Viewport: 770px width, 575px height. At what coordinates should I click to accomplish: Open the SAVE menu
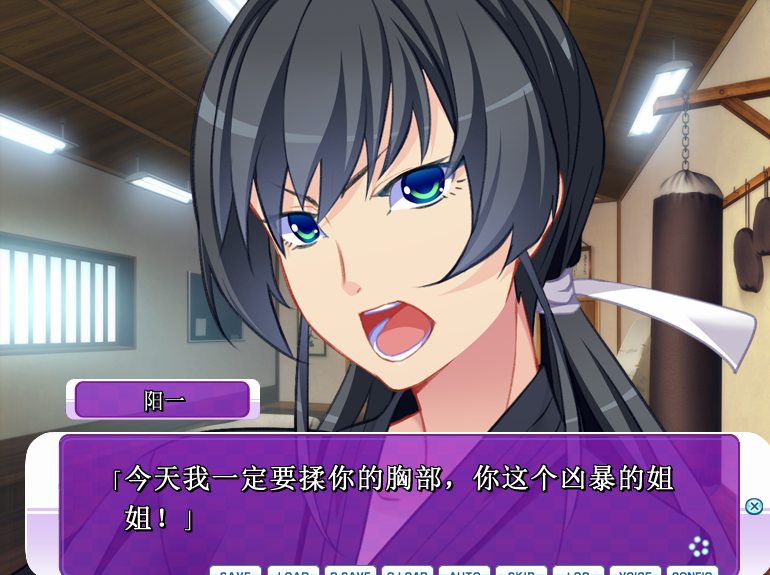(235, 571)
